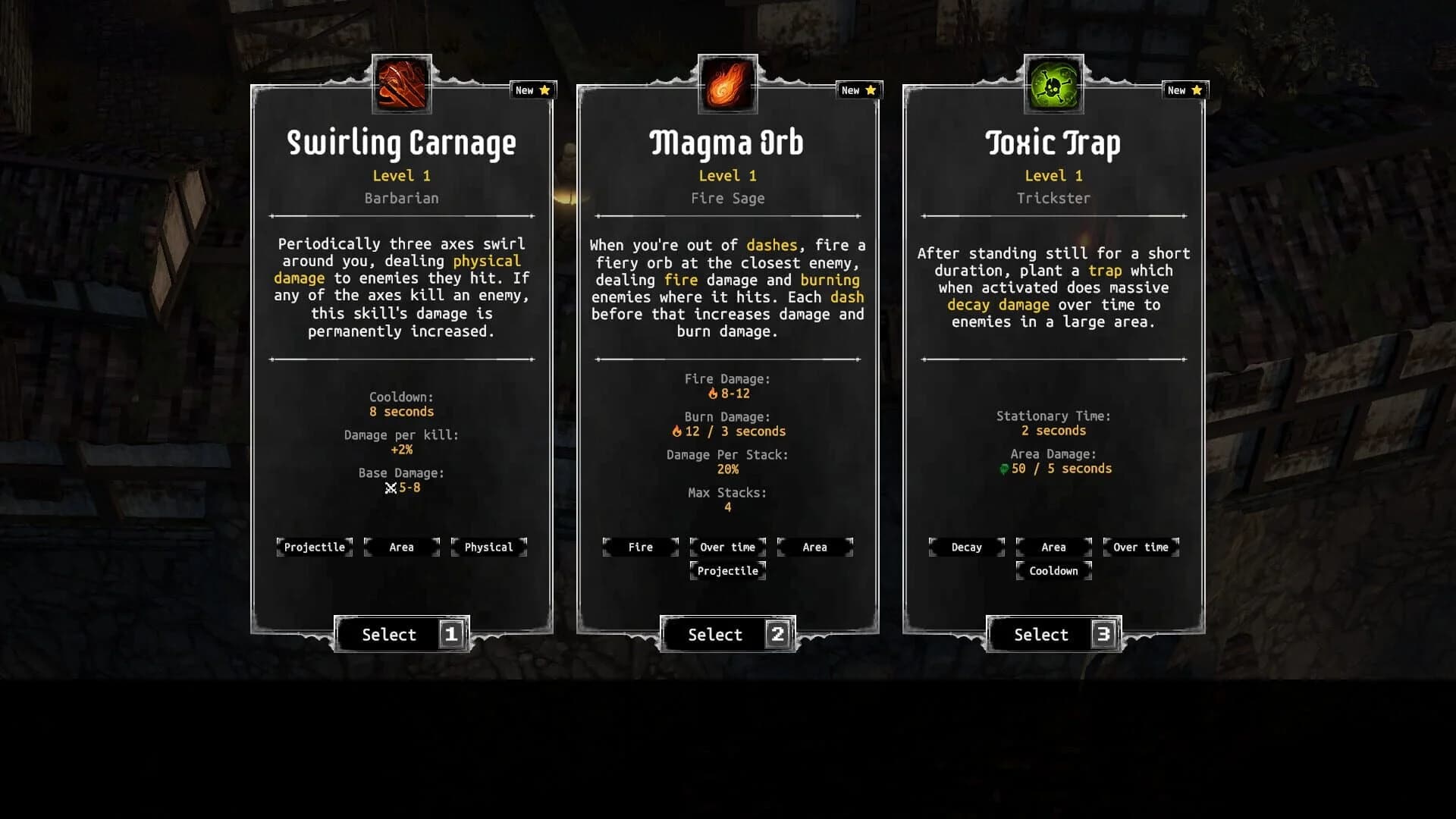Click the Toxic Trap skull skill icon
The height and width of the screenshot is (819, 1456).
pos(1053,83)
